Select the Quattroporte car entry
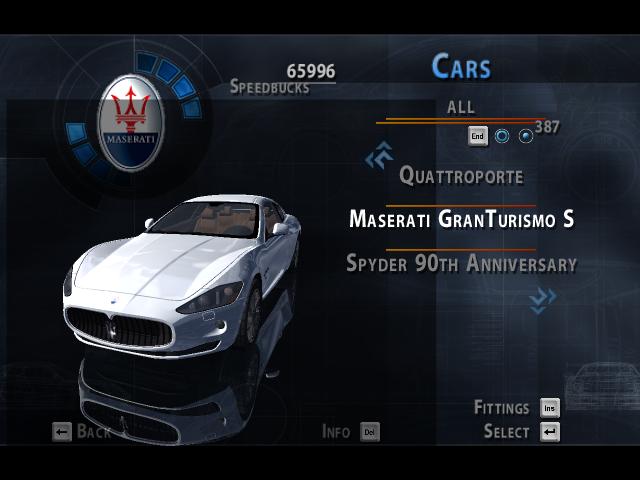Screen dimensions: 640x480 [x=461, y=176]
